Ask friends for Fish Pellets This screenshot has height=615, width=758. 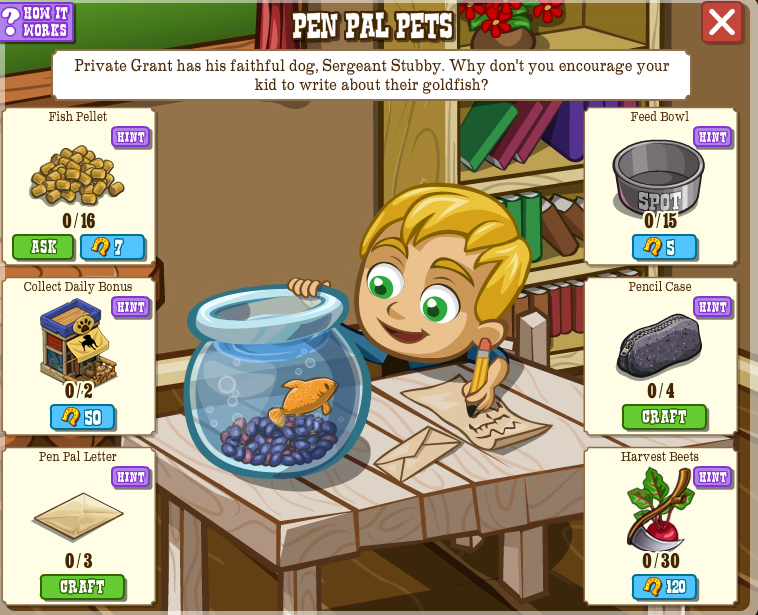coord(43,247)
